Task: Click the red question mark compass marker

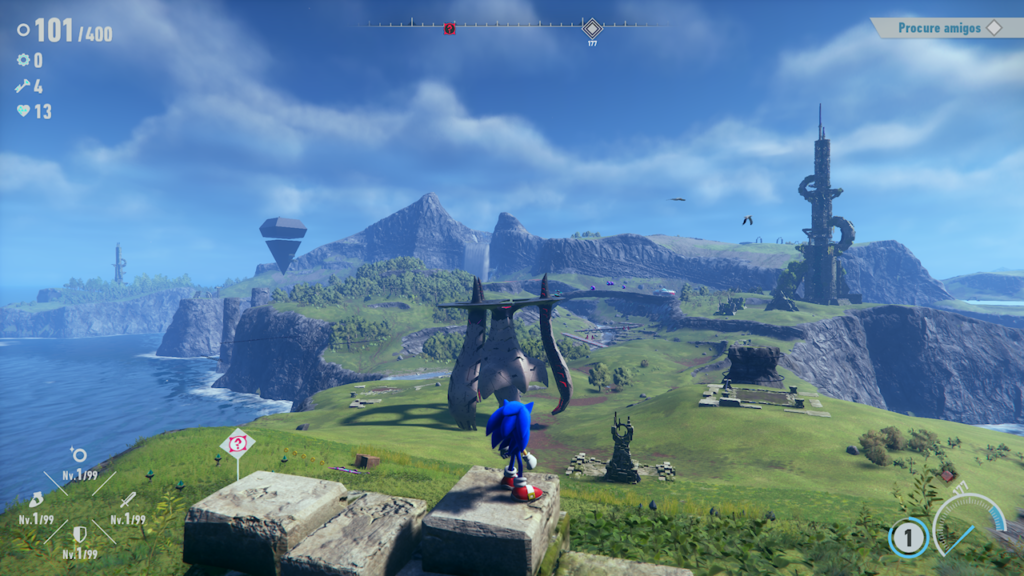Action: (449, 28)
